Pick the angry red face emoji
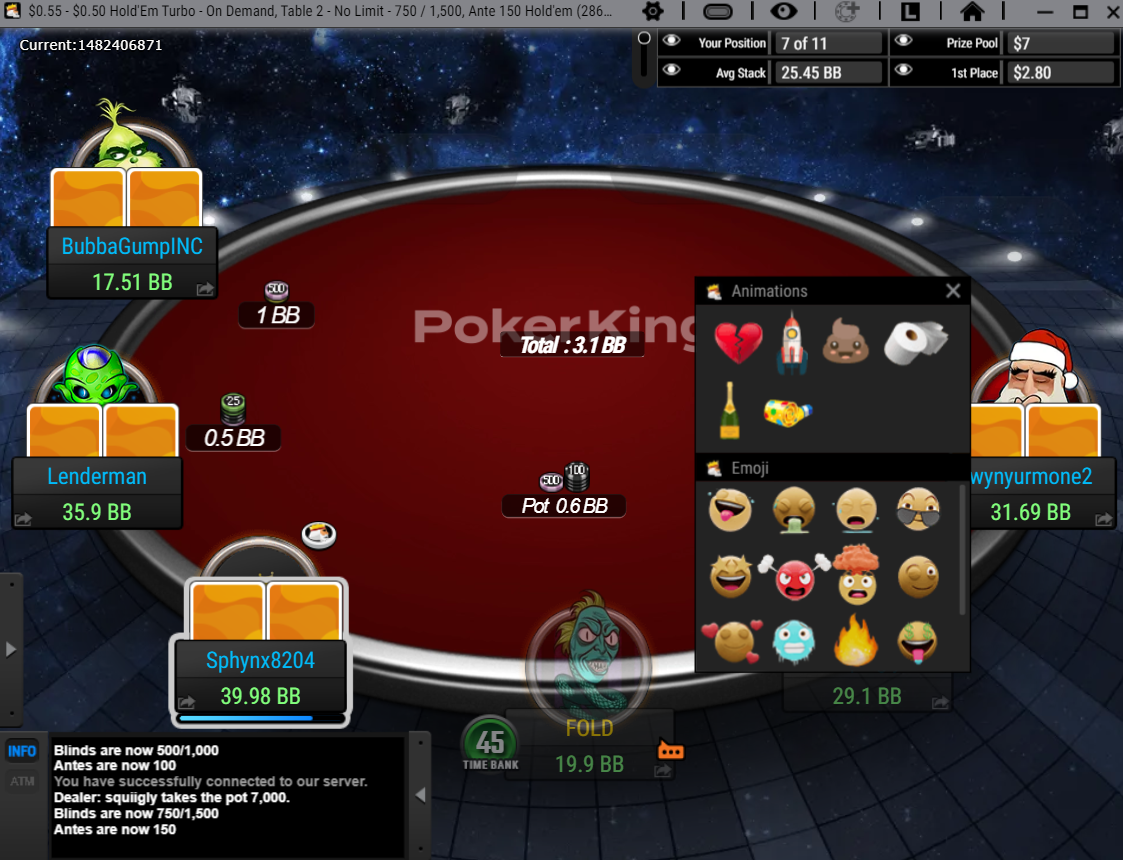 794,577
